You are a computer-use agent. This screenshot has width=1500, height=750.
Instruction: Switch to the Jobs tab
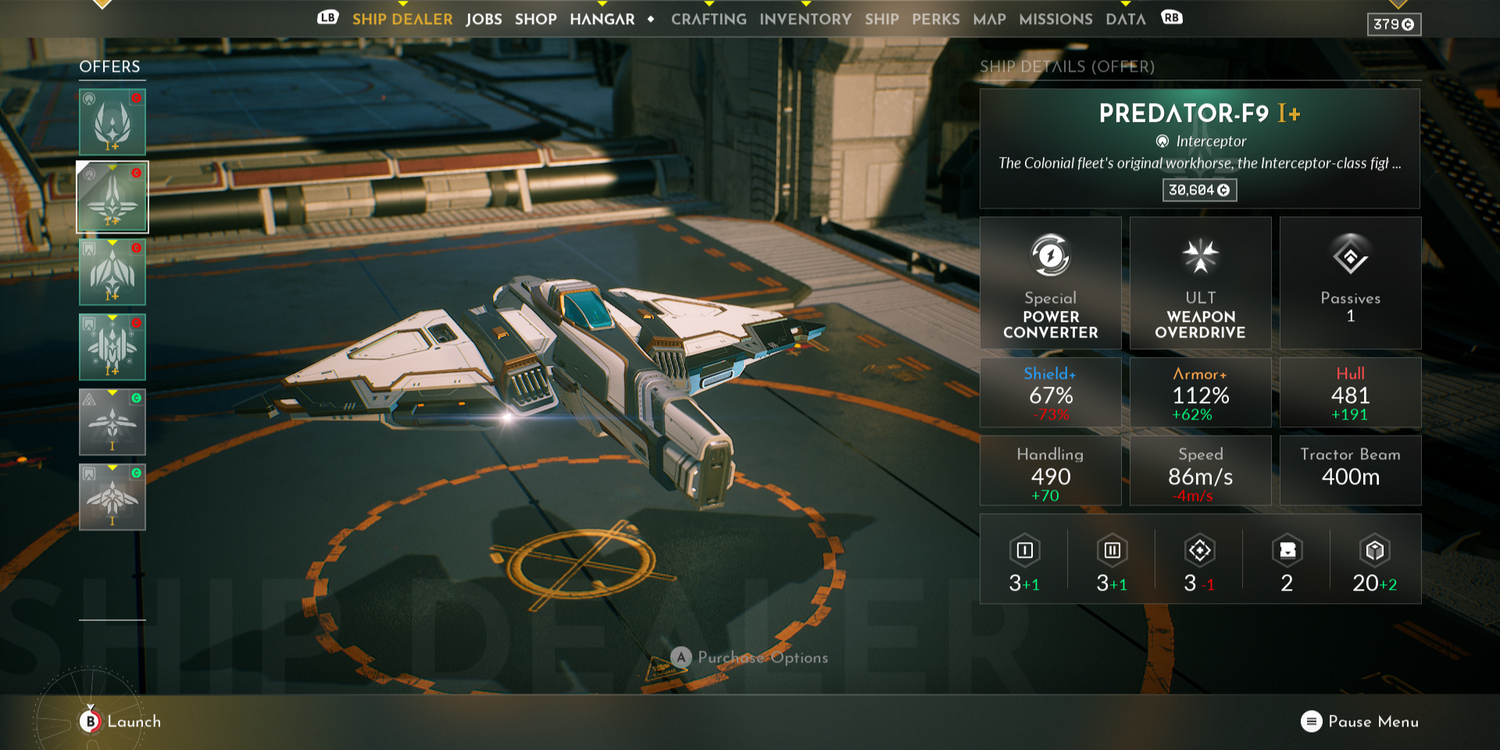[x=484, y=19]
